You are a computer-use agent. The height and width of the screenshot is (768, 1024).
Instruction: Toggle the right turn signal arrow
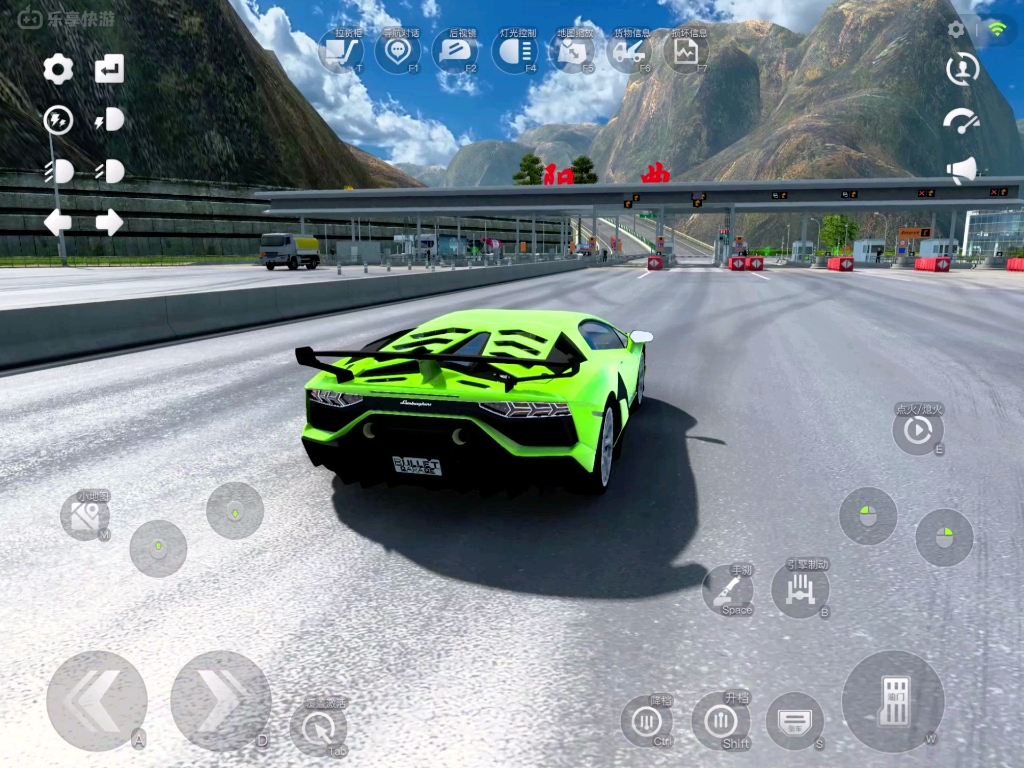coord(109,222)
